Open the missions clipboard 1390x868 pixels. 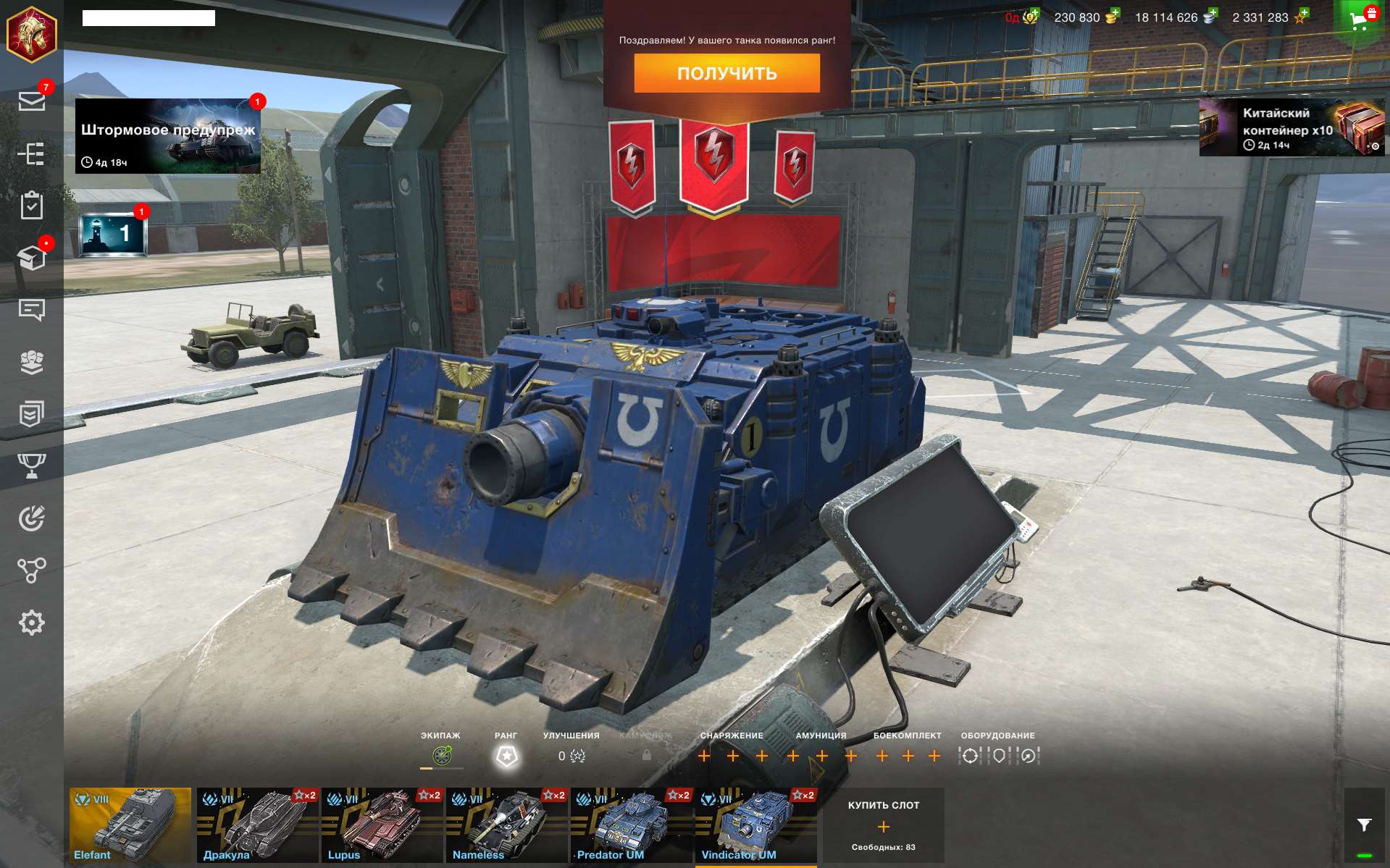coord(33,206)
